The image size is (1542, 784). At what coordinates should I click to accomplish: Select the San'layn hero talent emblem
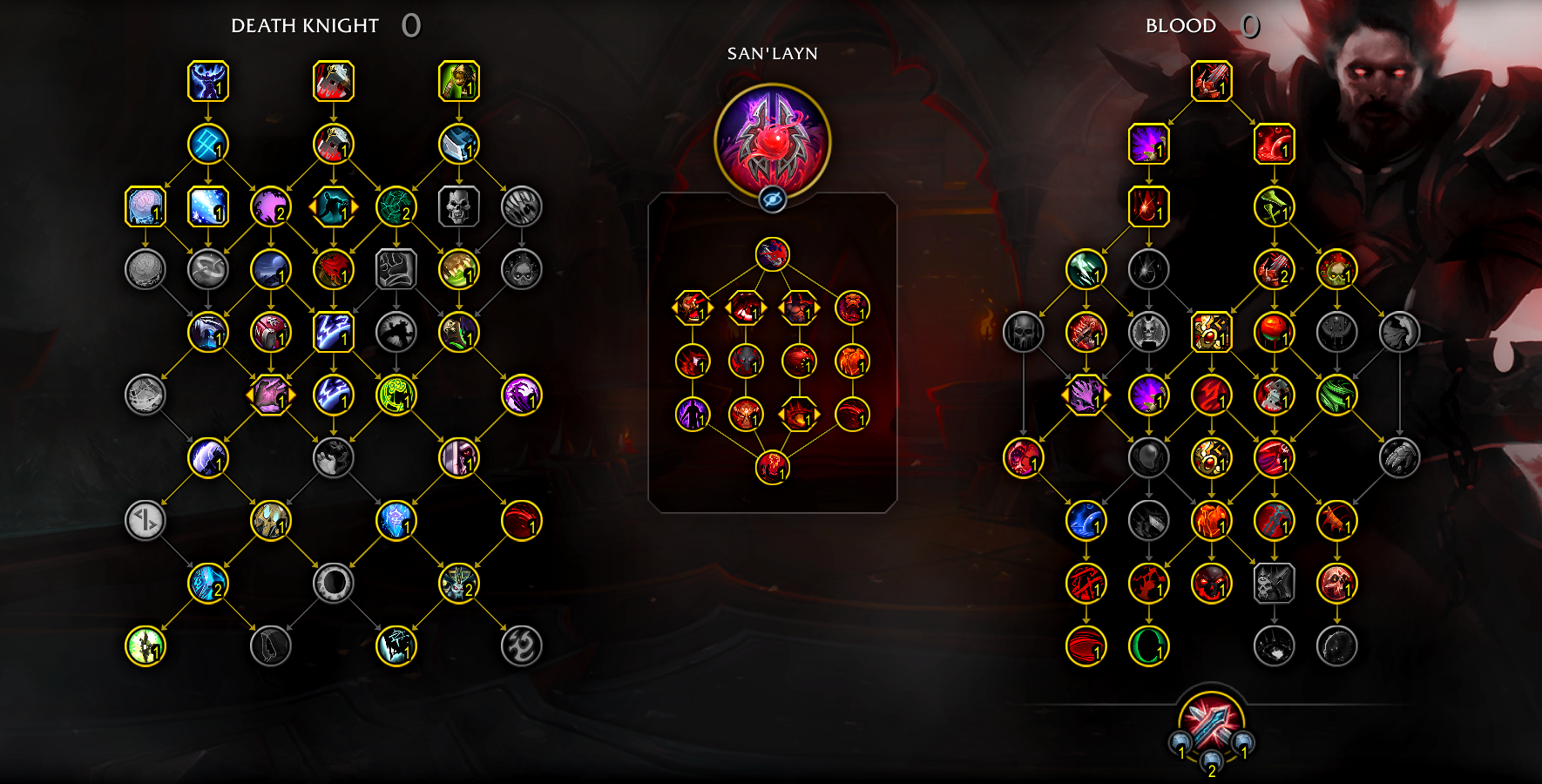pos(772,139)
